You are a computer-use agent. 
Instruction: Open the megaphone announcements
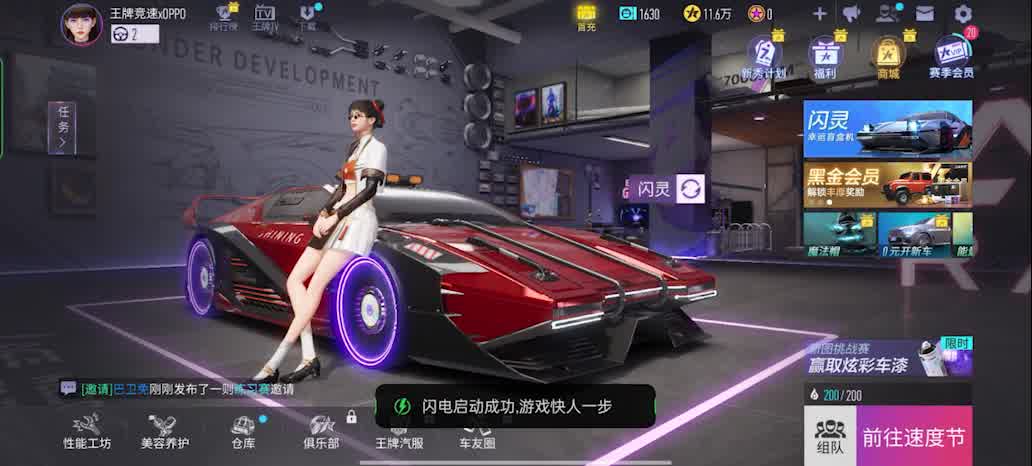[x=852, y=14]
